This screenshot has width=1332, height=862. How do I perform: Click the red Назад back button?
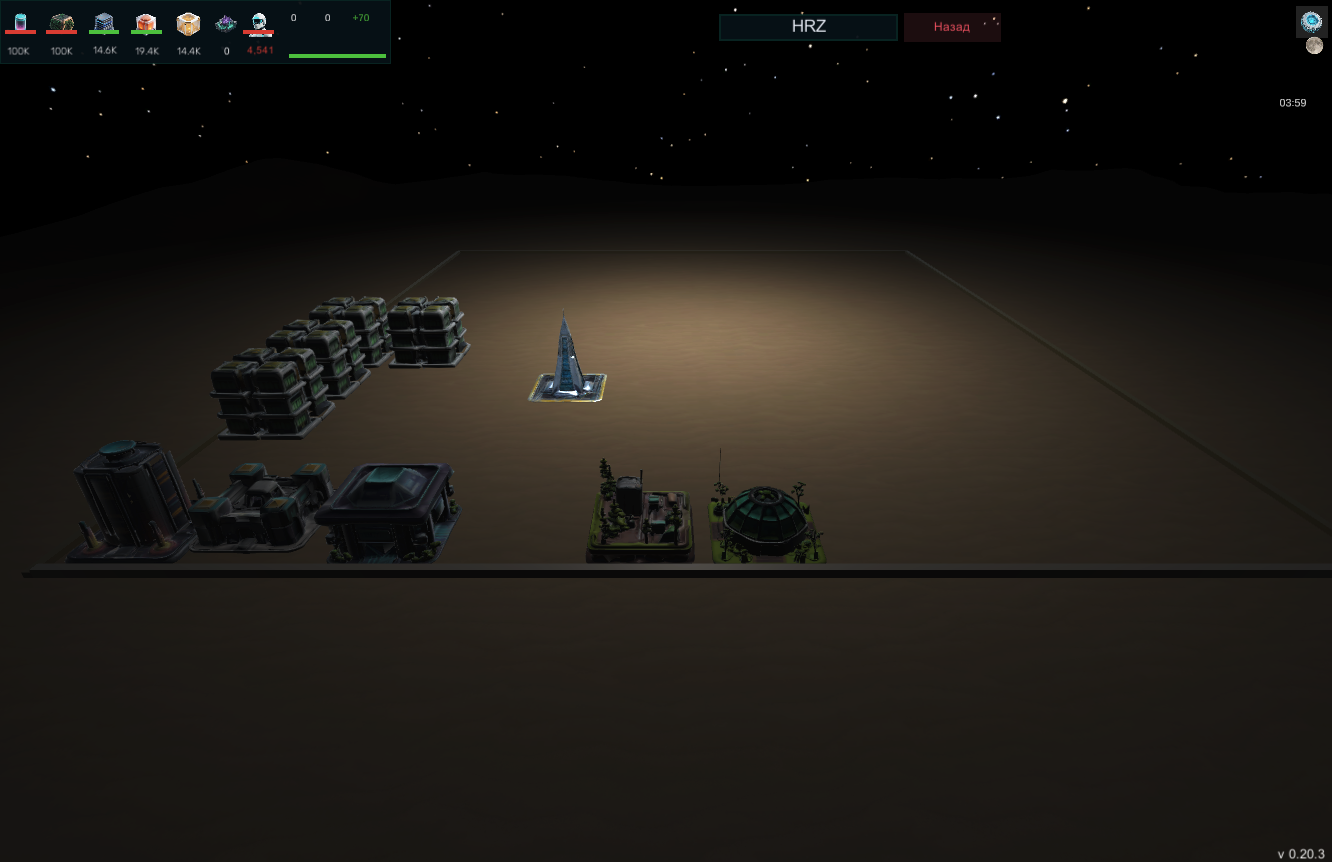point(951,27)
